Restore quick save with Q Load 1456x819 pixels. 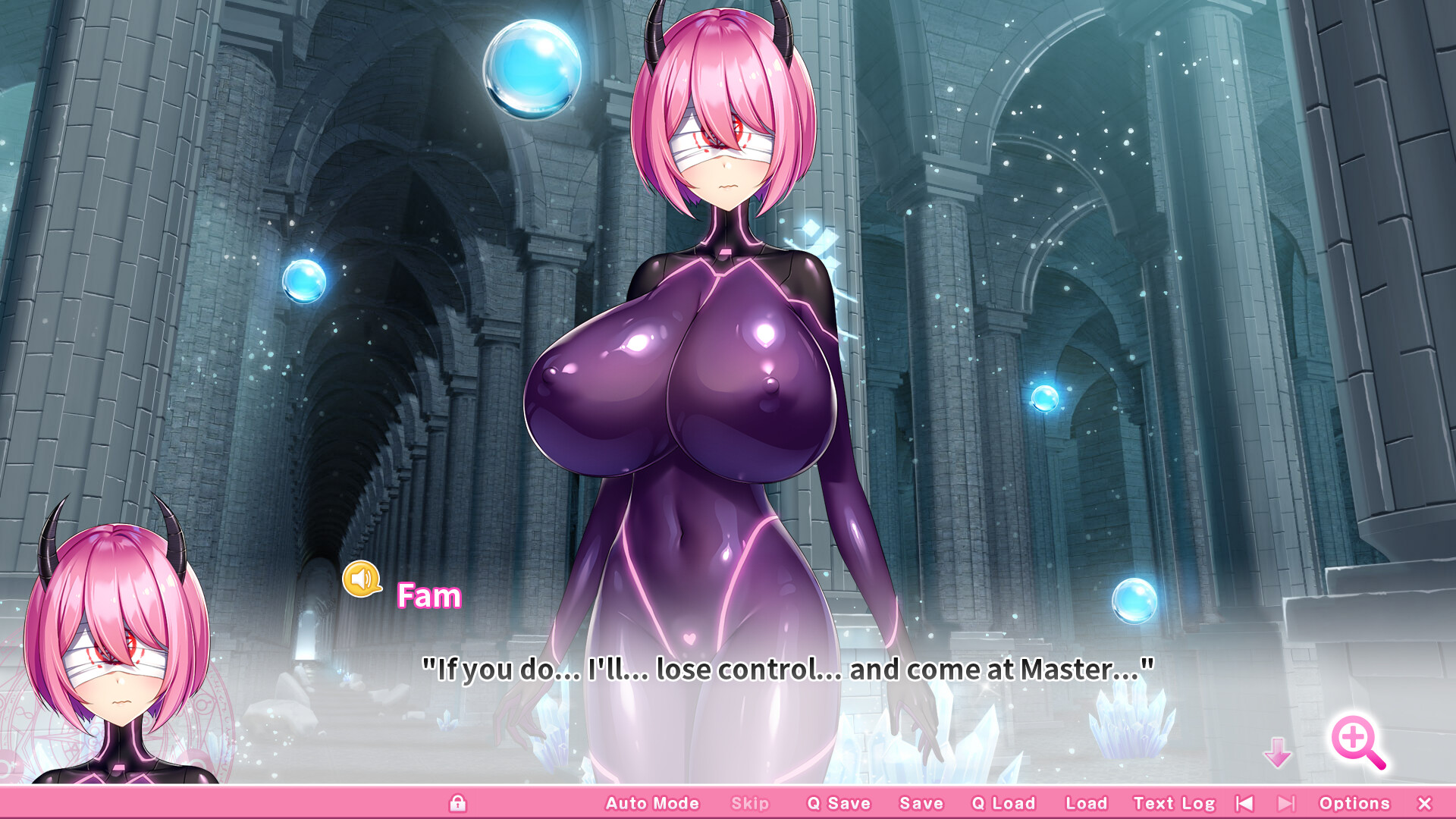(1003, 803)
